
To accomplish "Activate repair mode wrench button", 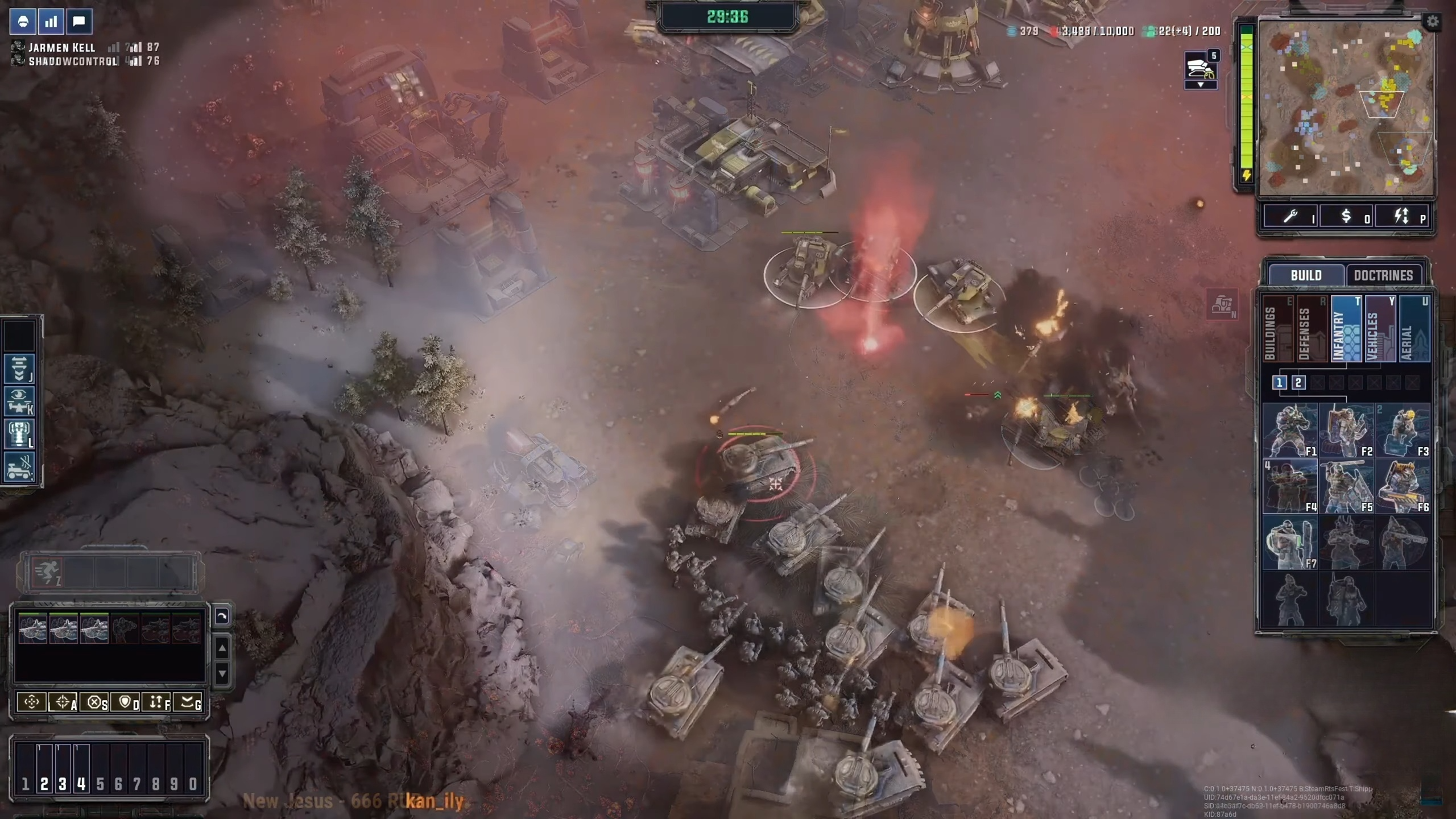I will (x=1291, y=216).
